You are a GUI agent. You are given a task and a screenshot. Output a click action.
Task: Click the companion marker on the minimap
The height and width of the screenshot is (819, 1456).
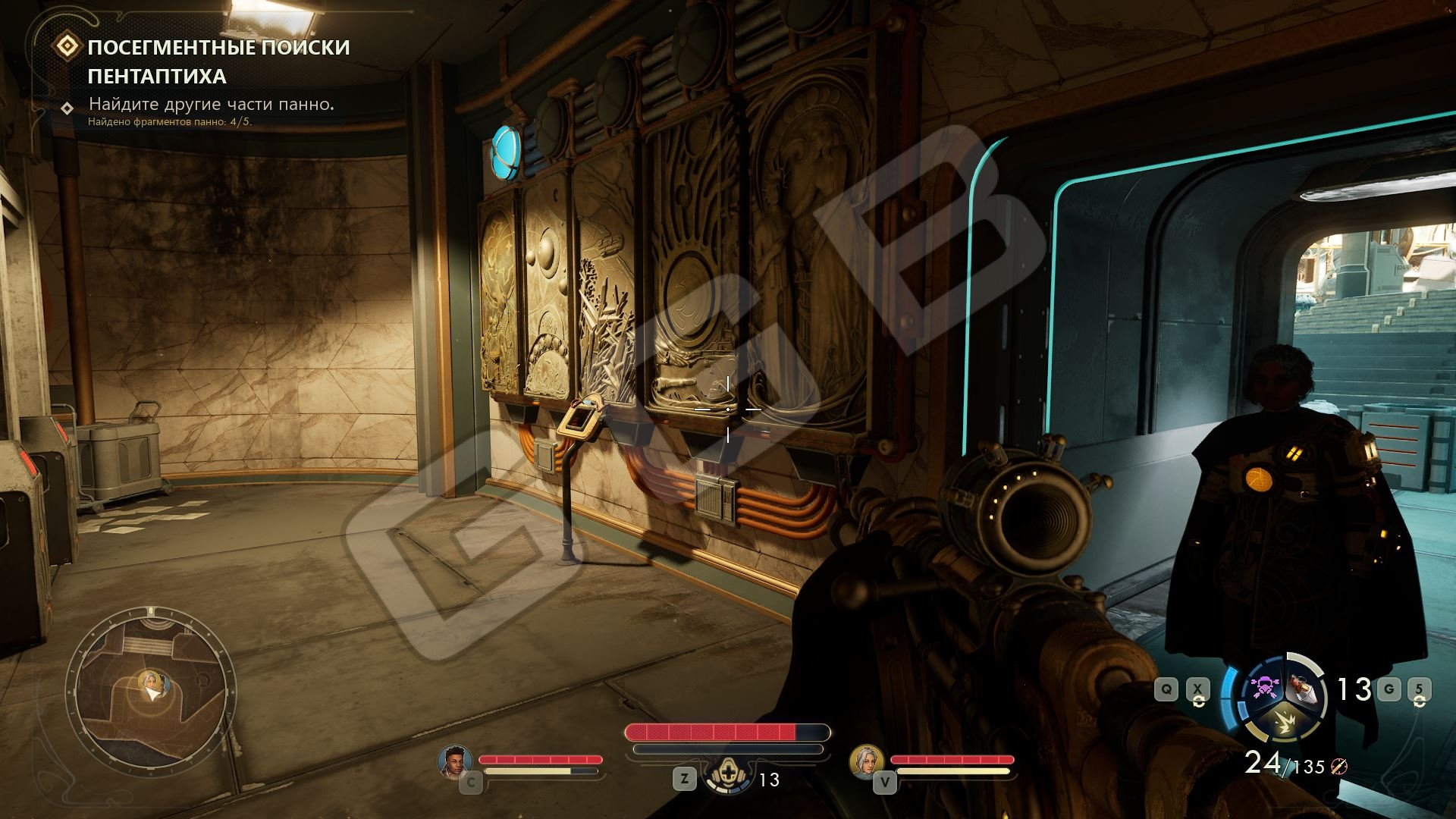tap(153, 681)
